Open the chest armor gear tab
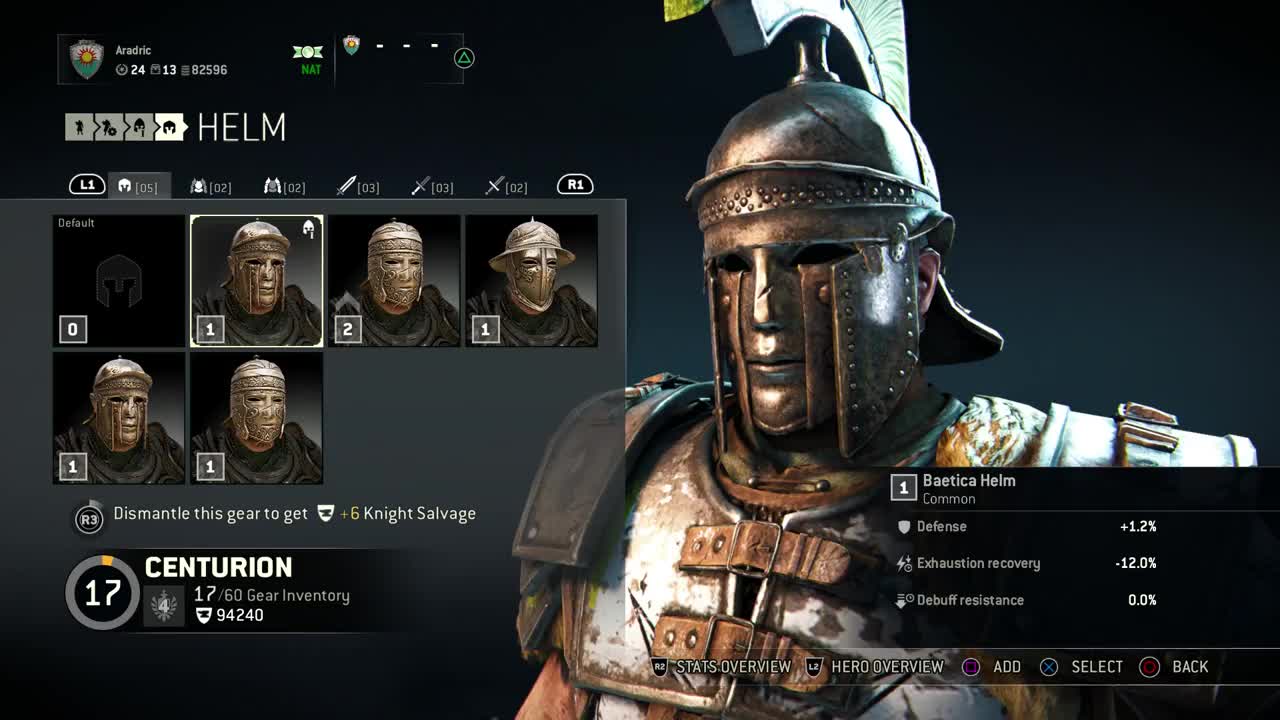The height and width of the screenshot is (720, 1280). click(x=211, y=186)
